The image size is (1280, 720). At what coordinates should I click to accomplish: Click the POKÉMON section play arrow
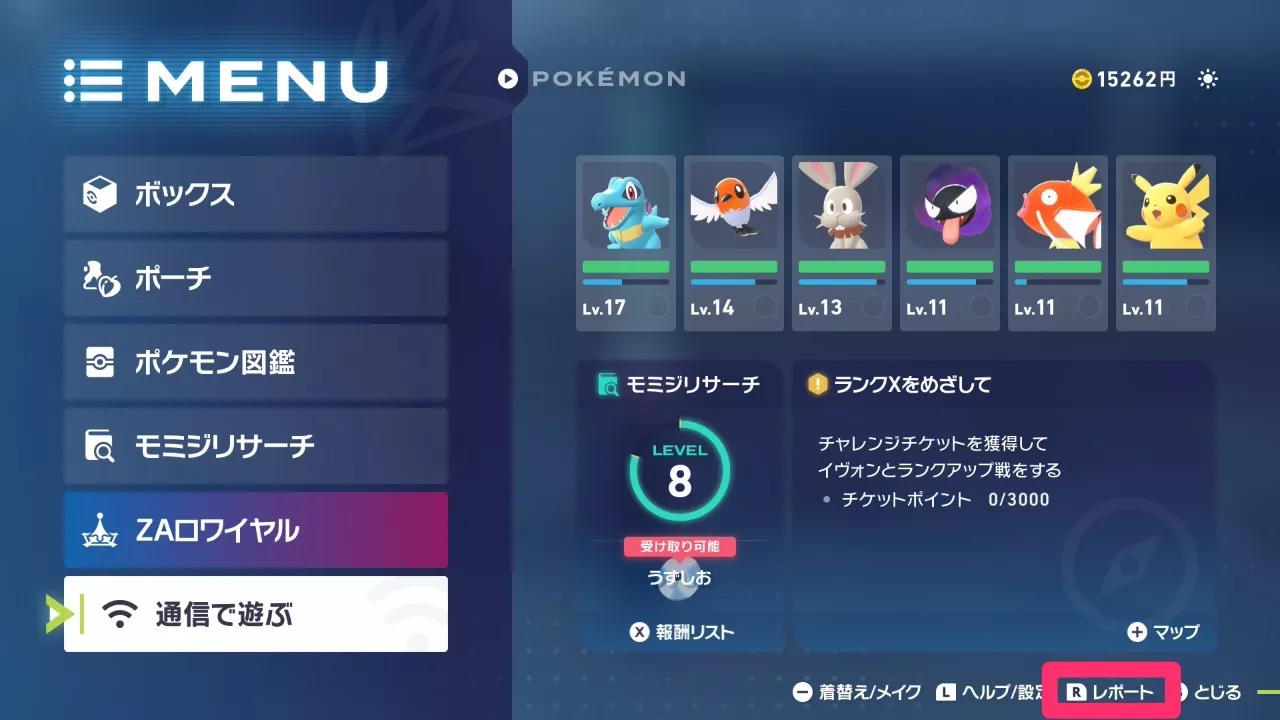click(x=510, y=79)
